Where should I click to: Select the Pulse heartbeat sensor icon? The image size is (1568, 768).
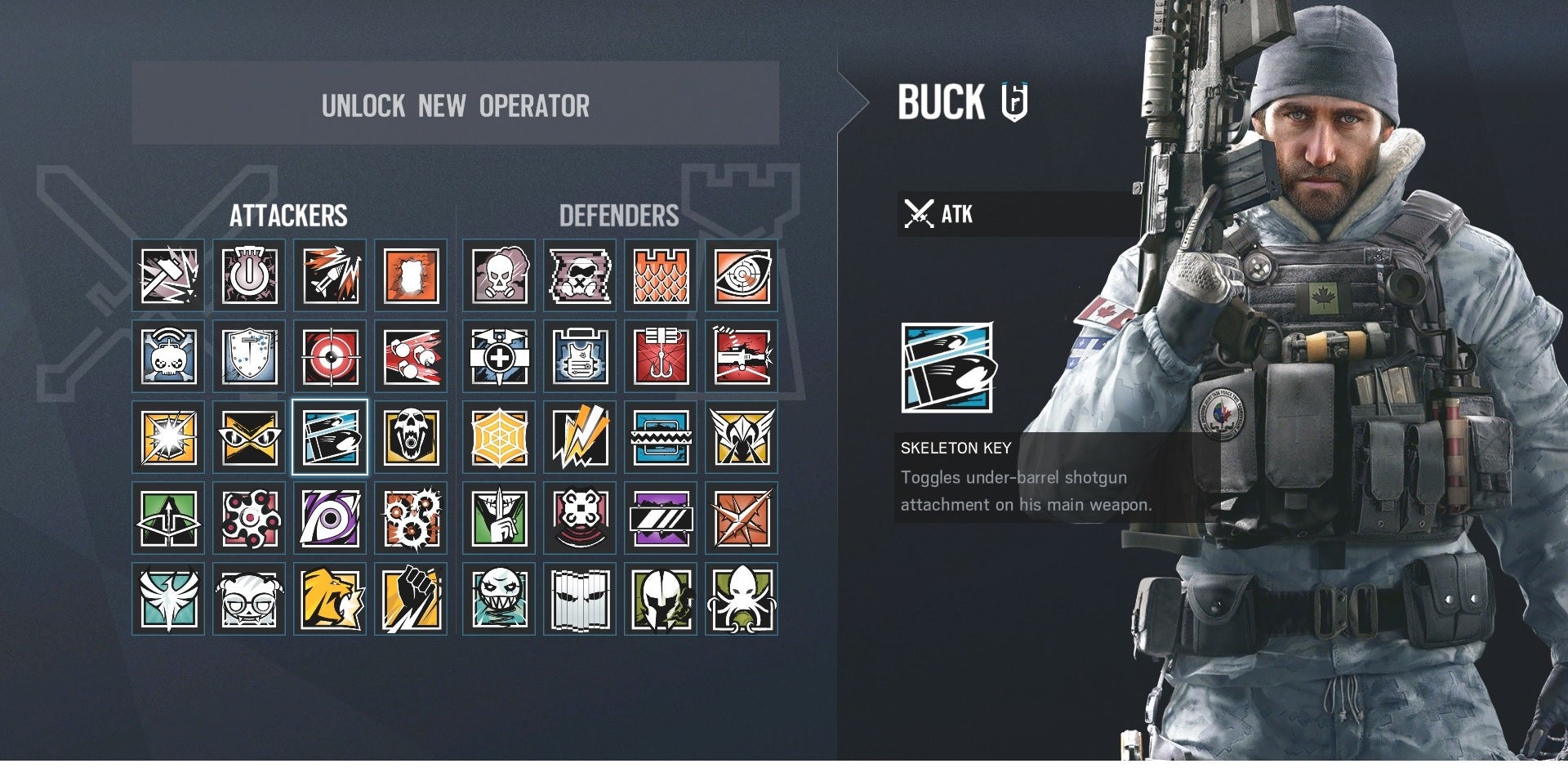pyautogui.click(x=740, y=275)
